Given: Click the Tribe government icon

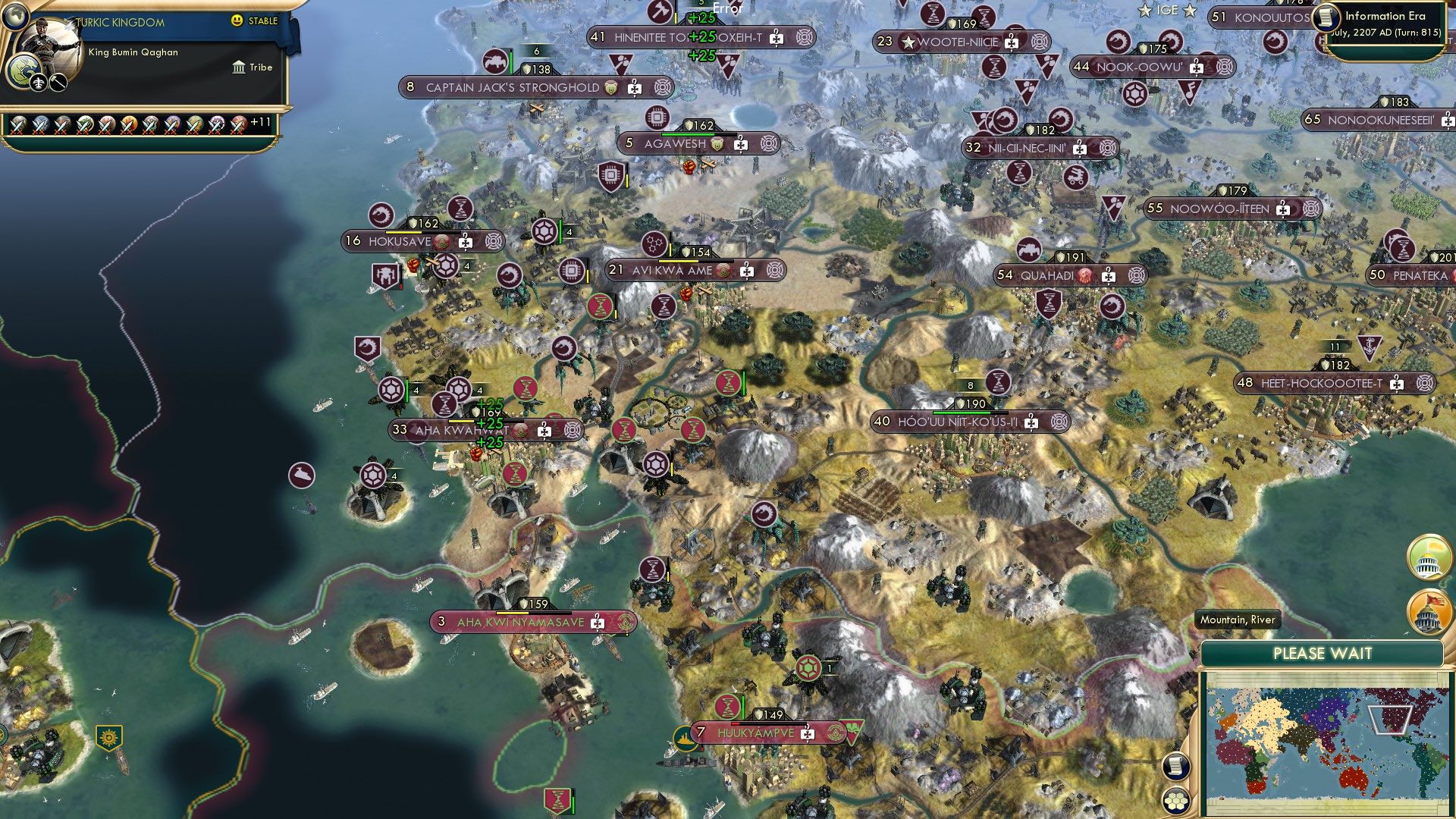Looking at the screenshot, I should [237, 67].
